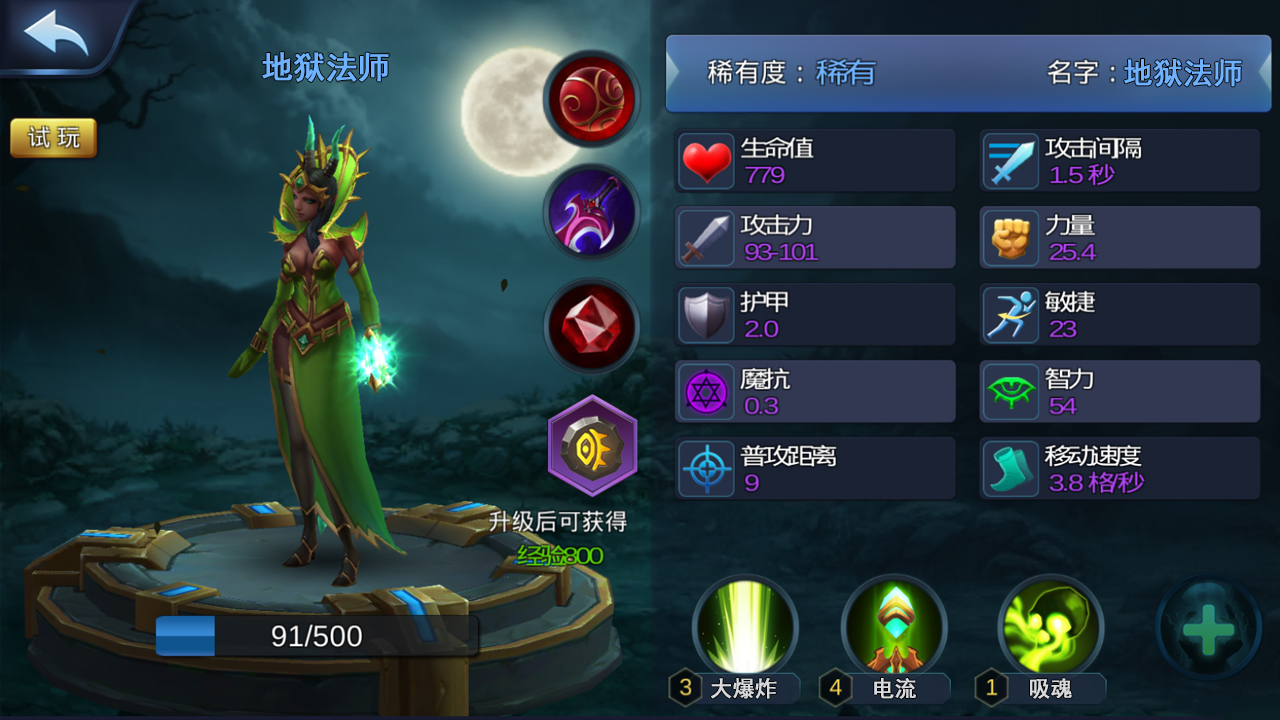Click the shield icon for 护甲

(706, 314)
